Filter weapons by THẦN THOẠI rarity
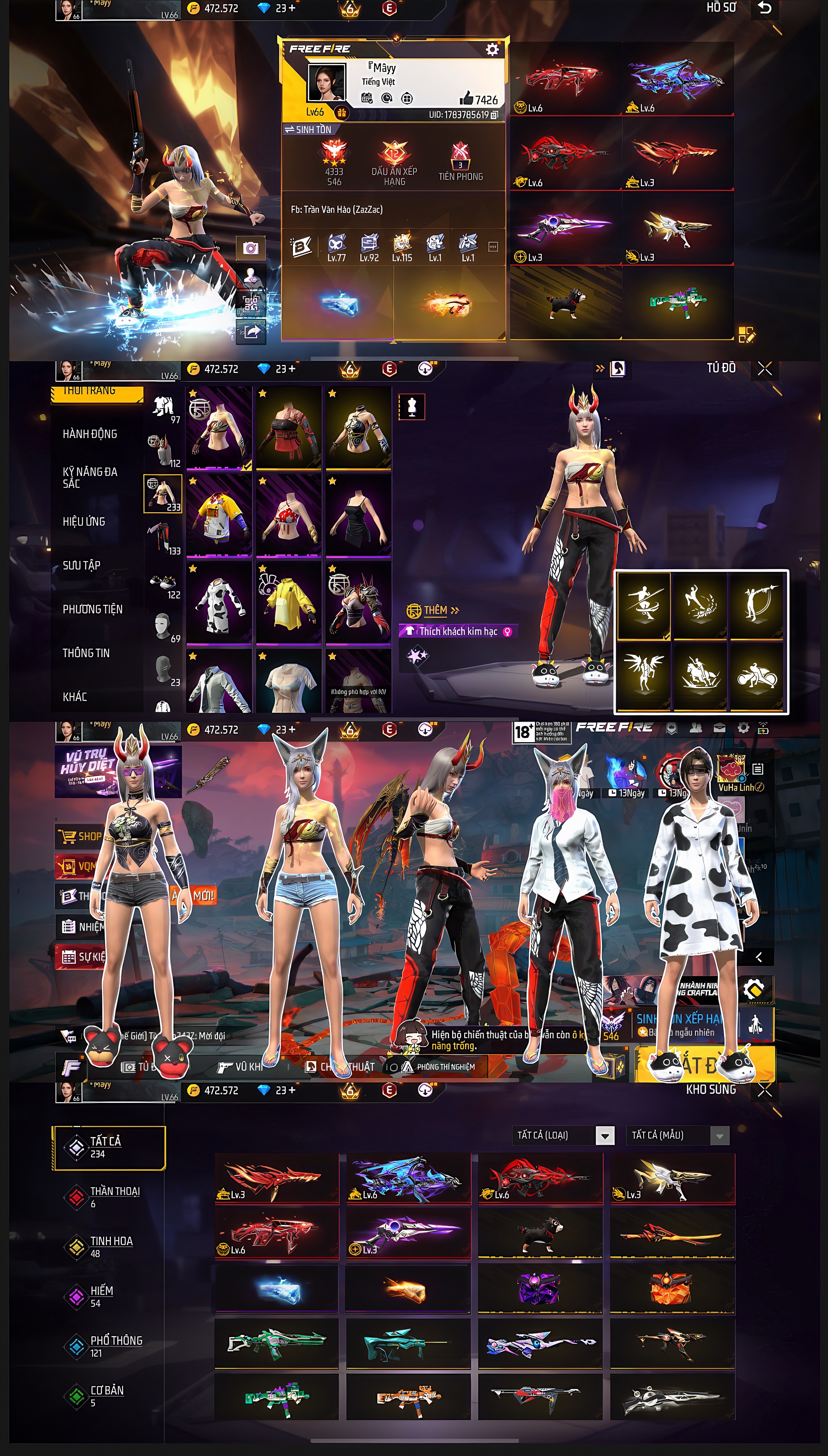The height and width of the screenshot is (1456, 828). pos(114,1191)
